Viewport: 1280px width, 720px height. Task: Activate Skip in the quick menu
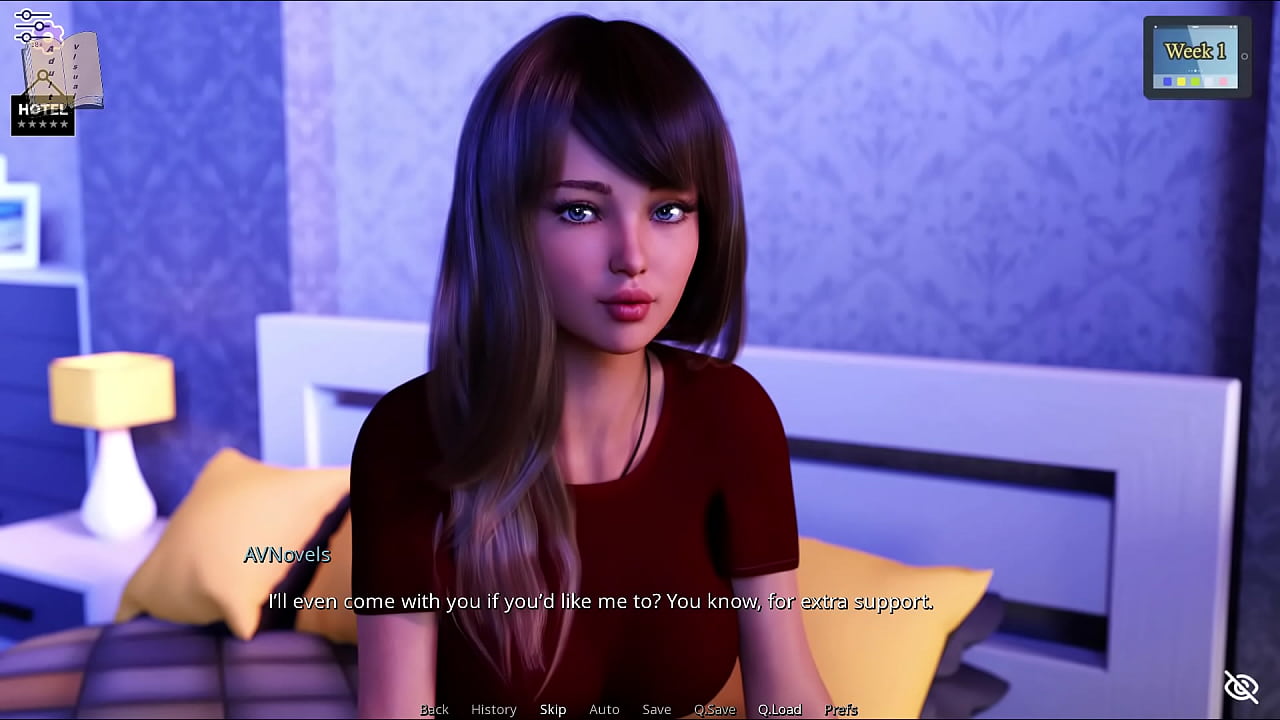553,709
